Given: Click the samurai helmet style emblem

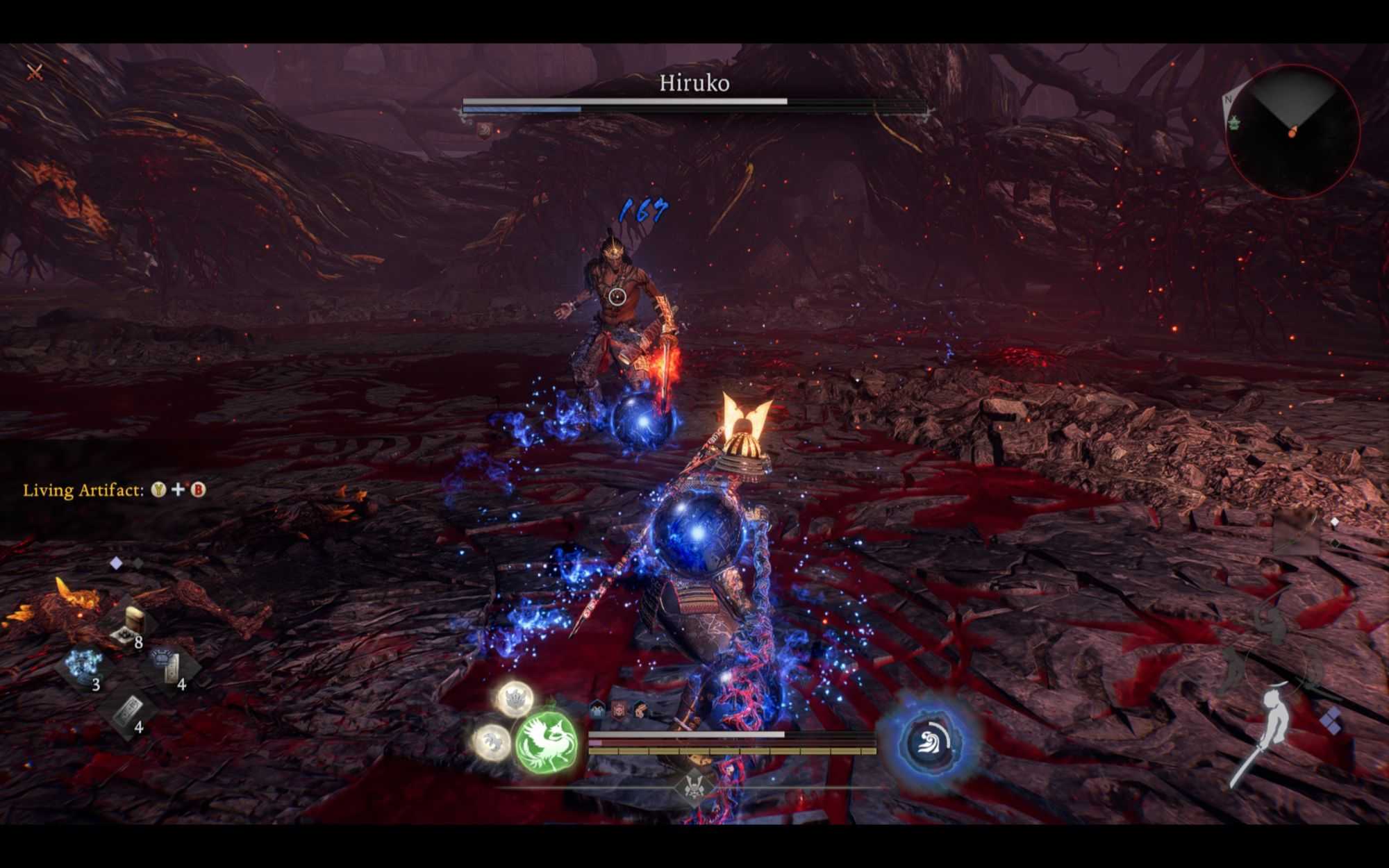Looking at the screenshot, I should pyautogui.click(x=692, y=787).
